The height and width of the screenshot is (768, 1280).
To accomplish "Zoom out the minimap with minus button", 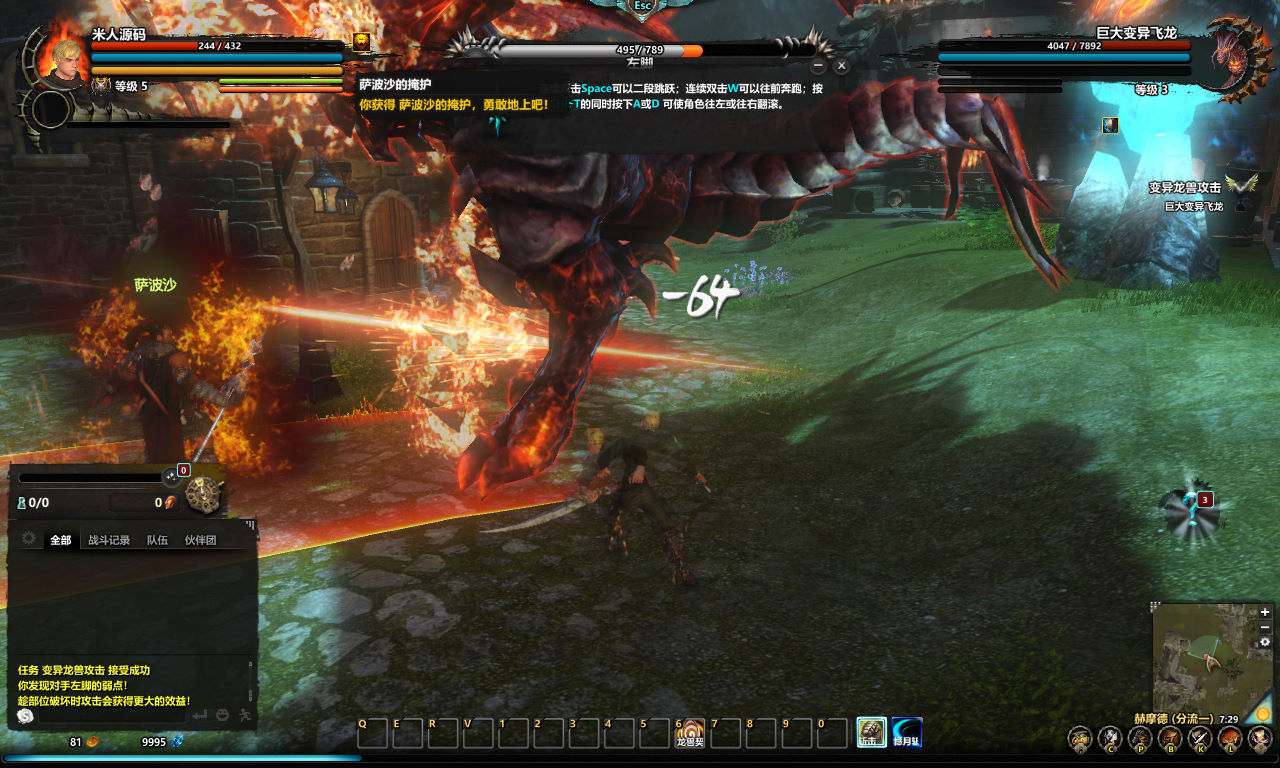I will point(1265,627).
